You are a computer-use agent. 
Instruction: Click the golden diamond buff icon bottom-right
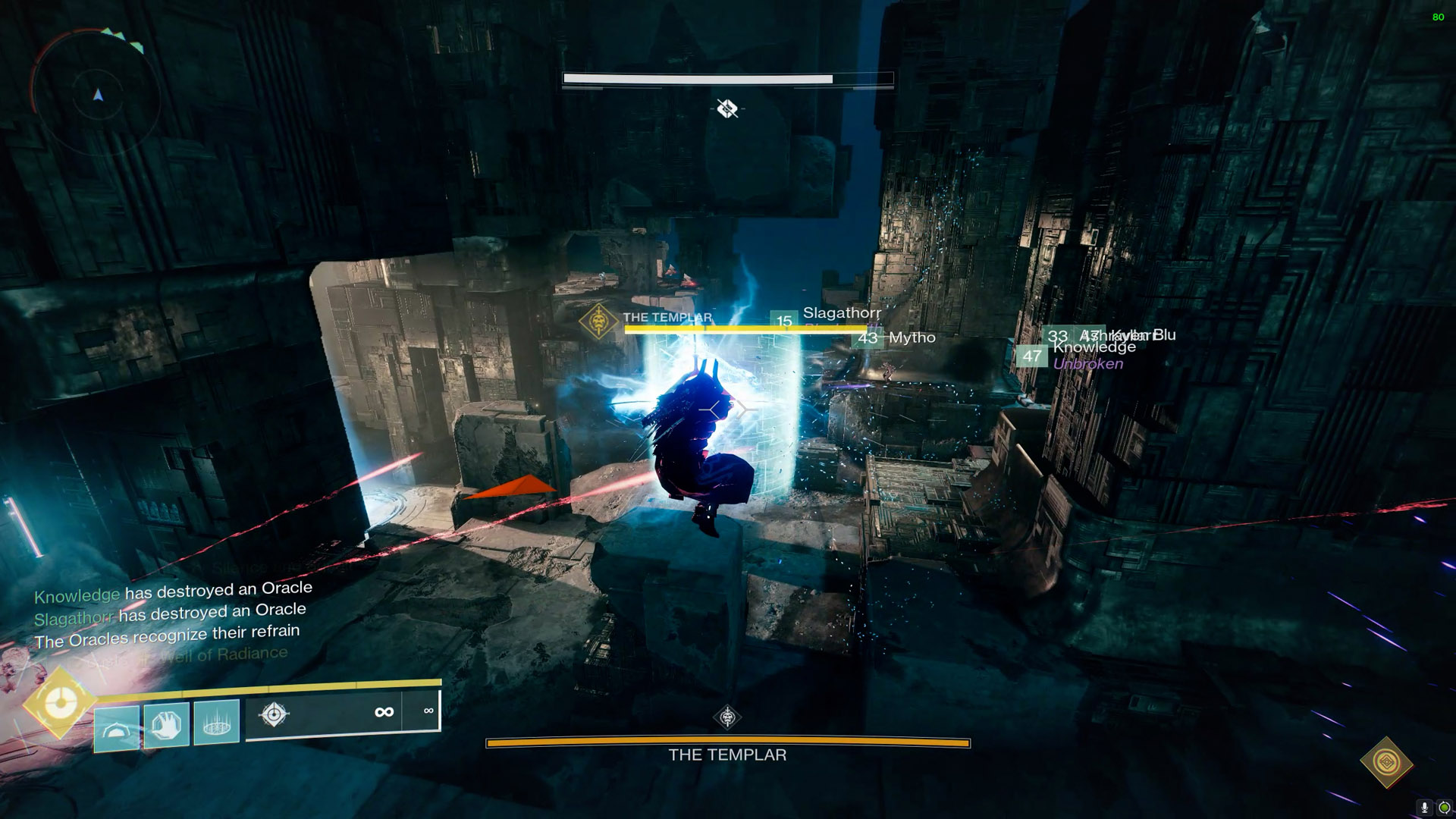[x=1387, y=761]
